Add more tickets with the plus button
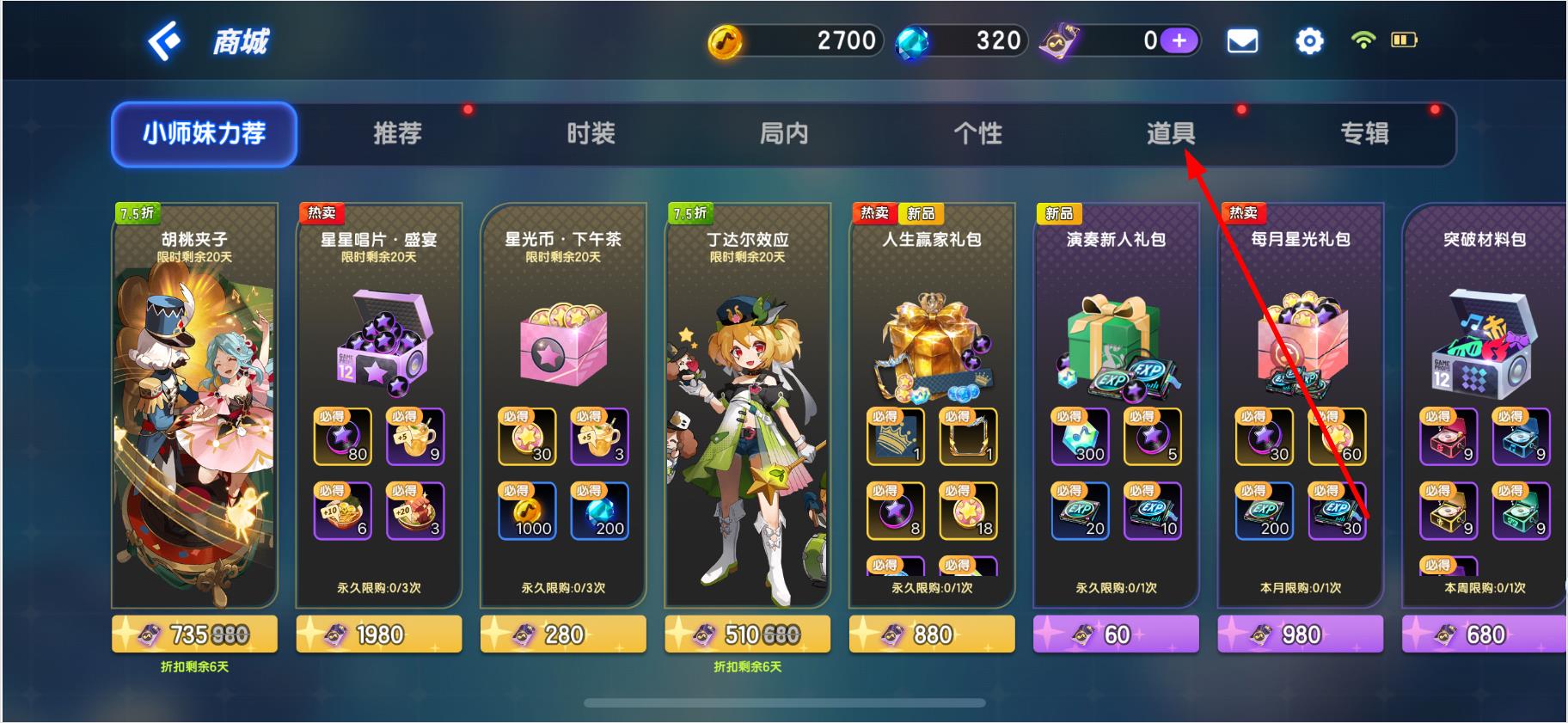The width and height of the screenshot is (1568, 723). click(1179, 40)
